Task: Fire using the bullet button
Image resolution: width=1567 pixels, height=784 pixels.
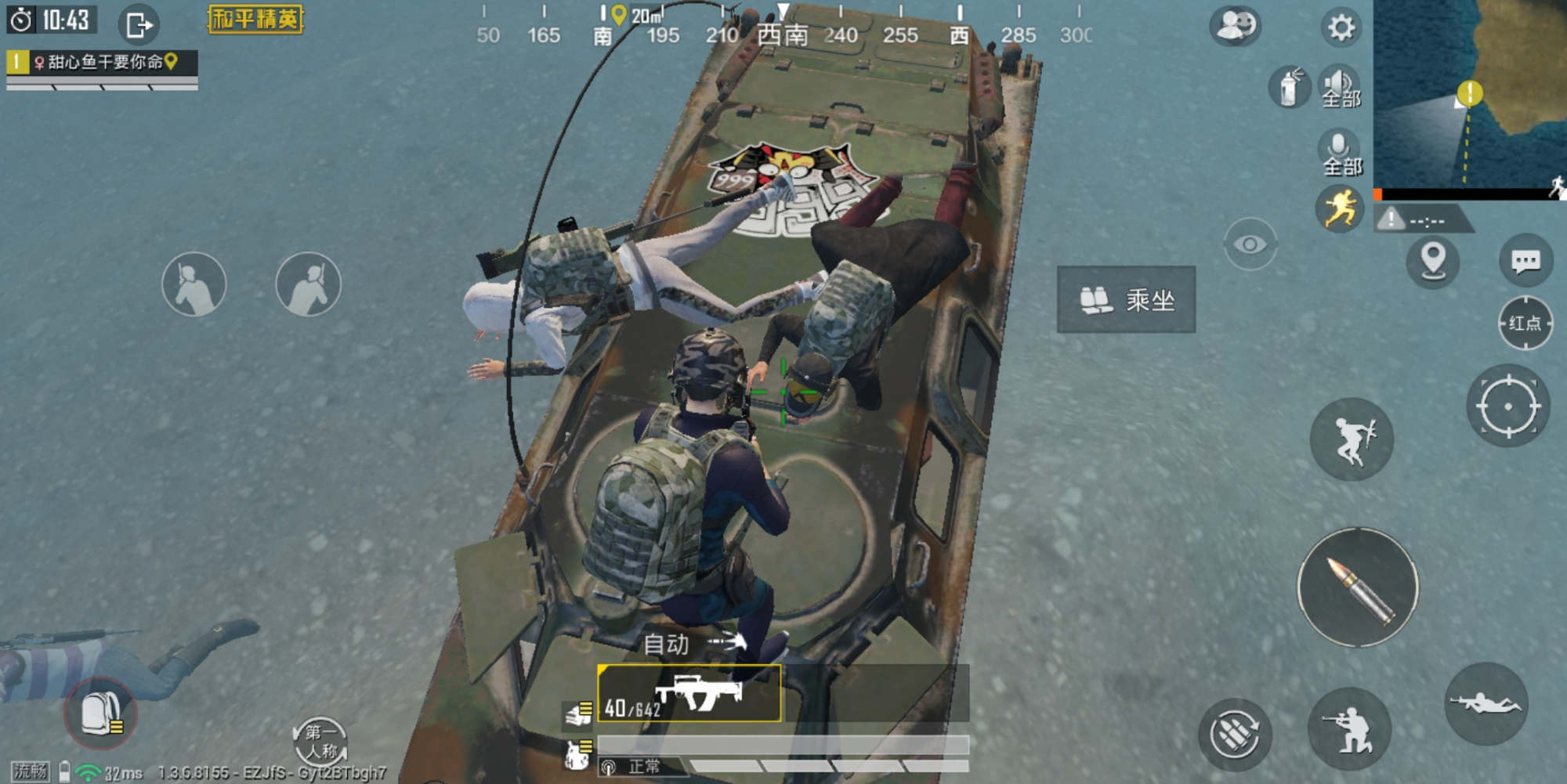Action: [x=1358, y=587]
